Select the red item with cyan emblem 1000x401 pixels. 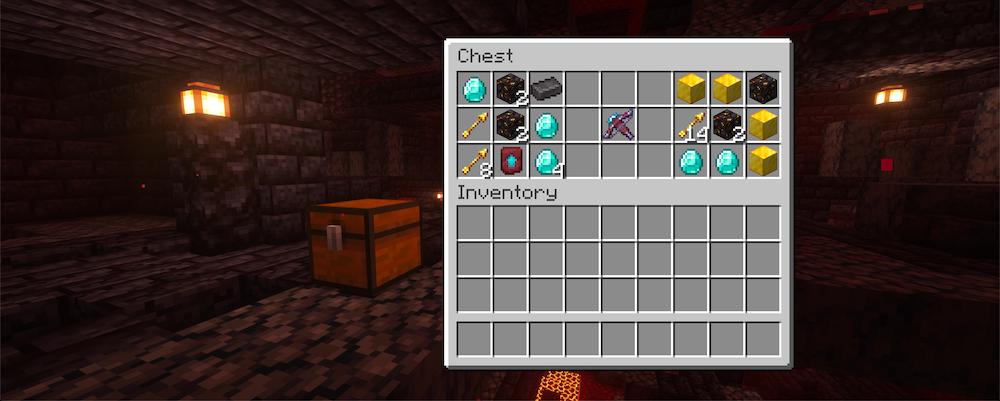[511, 161]
